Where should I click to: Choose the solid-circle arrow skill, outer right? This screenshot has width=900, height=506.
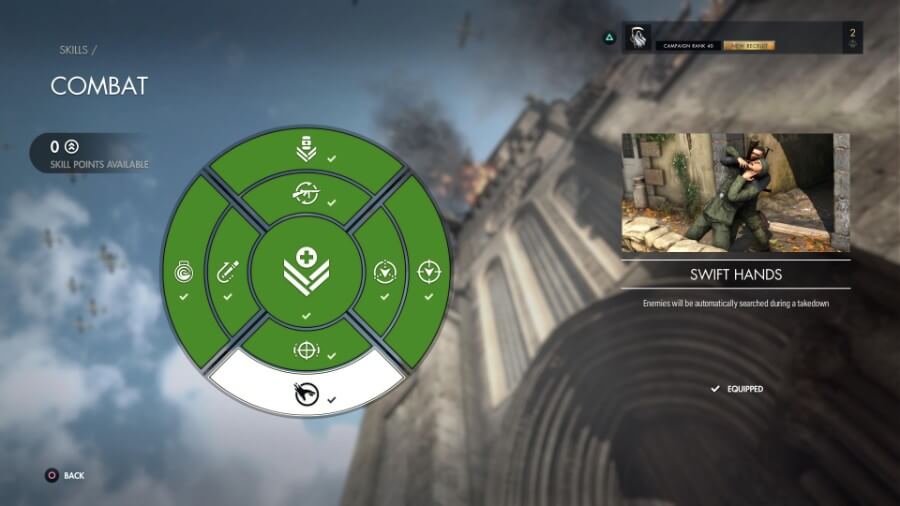click(x=429, y=272)
